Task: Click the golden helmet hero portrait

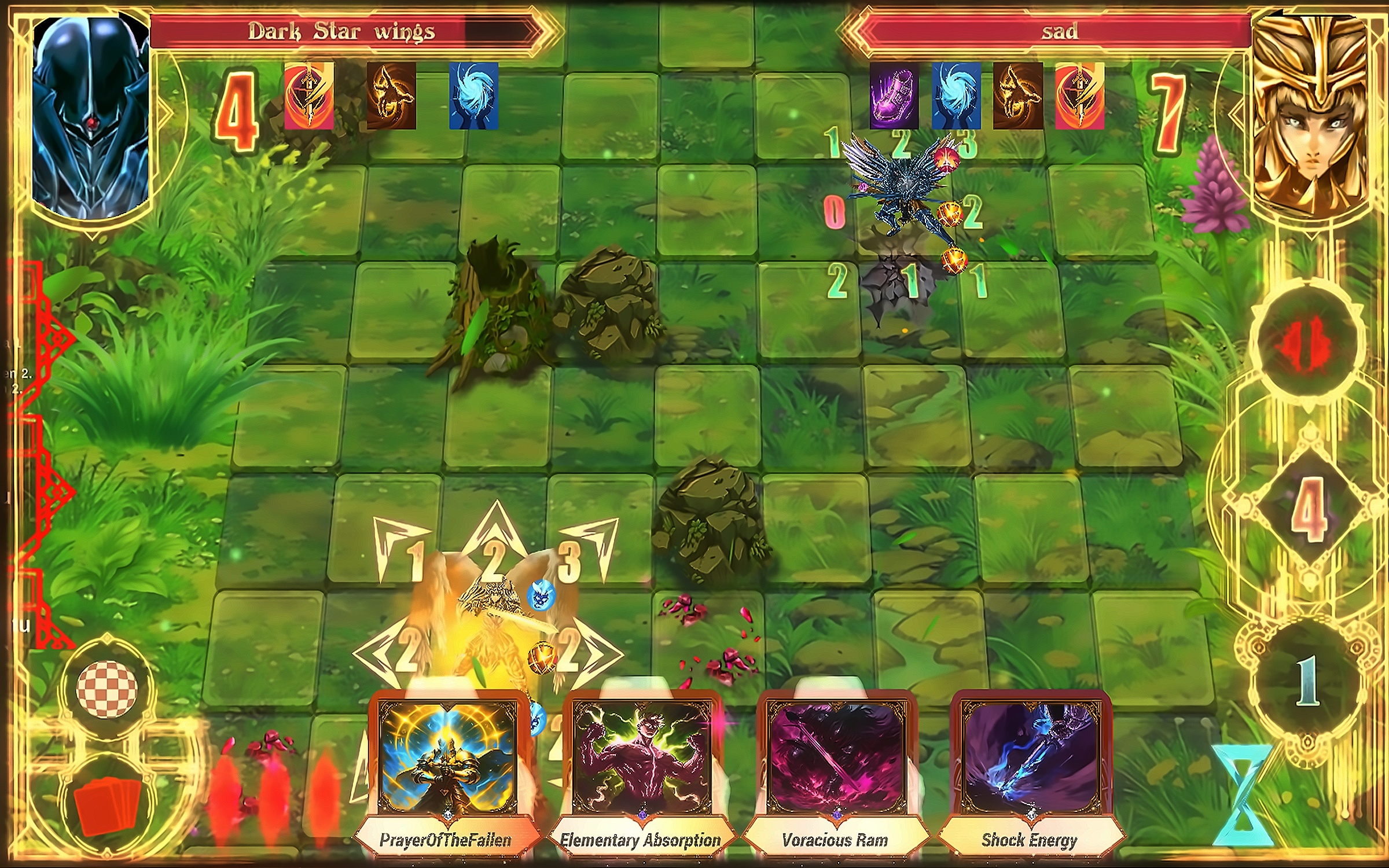Action: pyautogui.click(x=1309, y=116)
